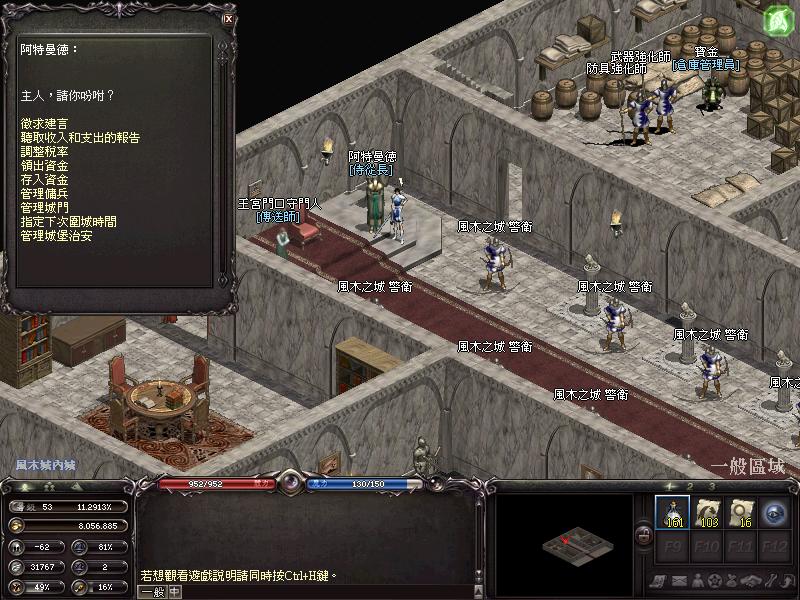The height and width of the screenshot is (600, 800).
Task: Click the minimap in the bottom panel
Action: click(564, 545)
